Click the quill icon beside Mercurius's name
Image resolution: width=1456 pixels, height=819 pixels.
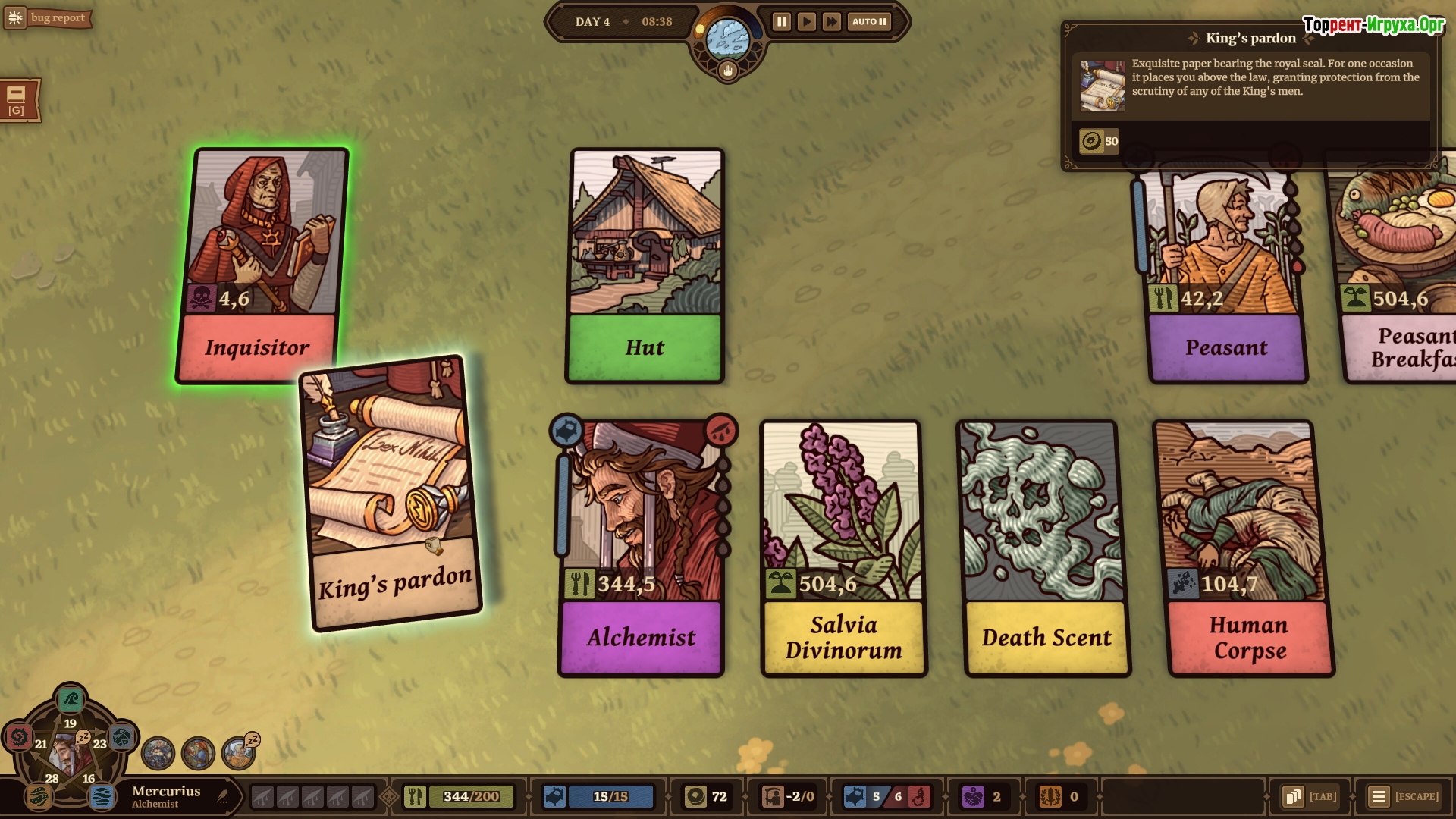tap(222, 796)
